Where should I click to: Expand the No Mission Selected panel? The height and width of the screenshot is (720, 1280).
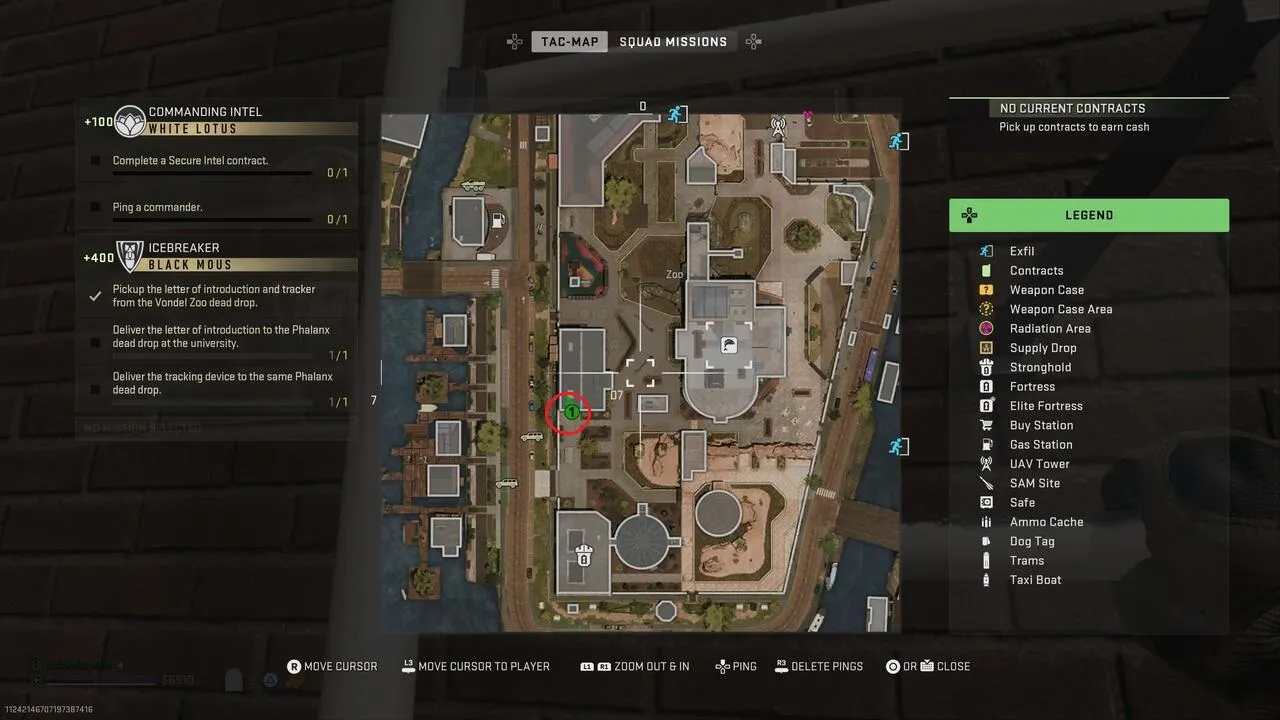click(215, 427)
